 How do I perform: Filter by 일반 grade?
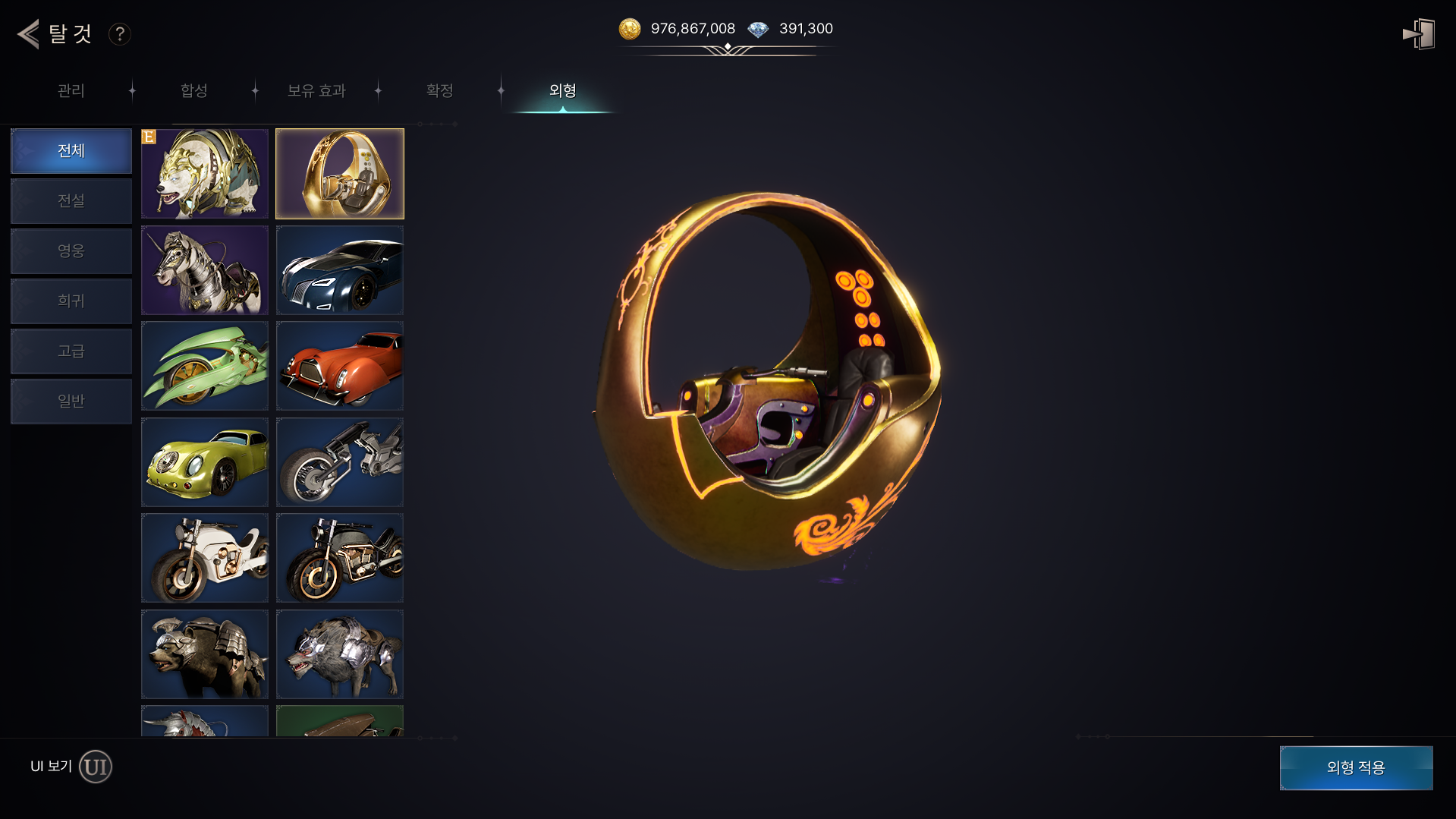(x=71, y=402)
